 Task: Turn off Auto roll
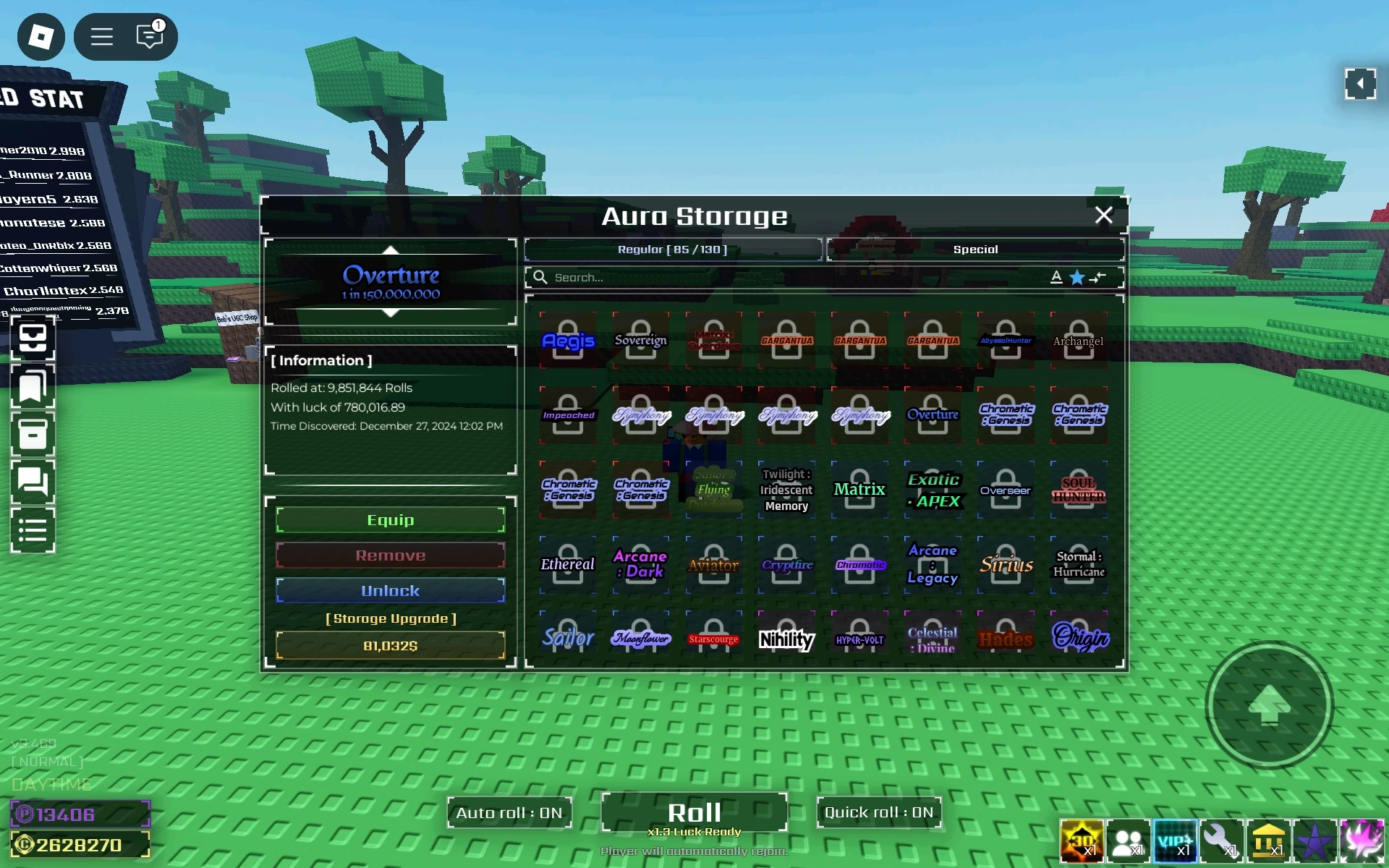pos(509,812)
